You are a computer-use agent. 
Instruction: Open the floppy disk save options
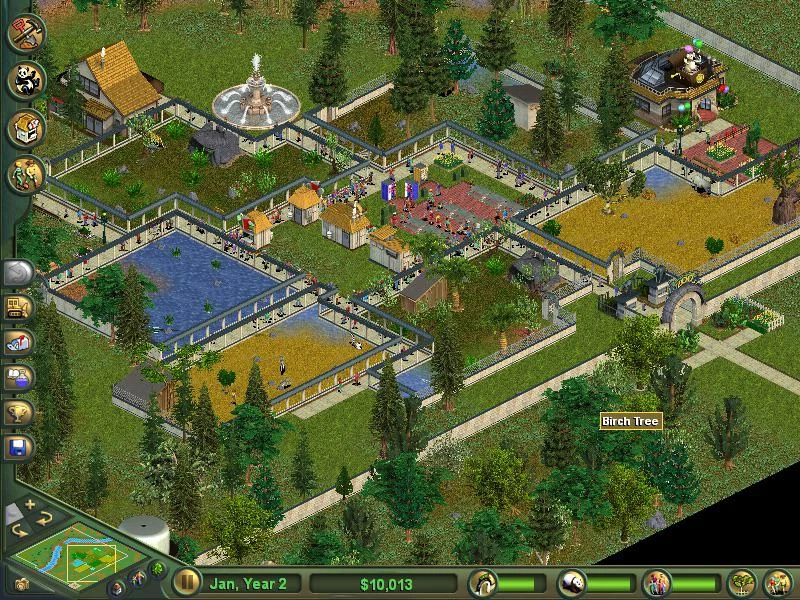[x=18, y=446]
